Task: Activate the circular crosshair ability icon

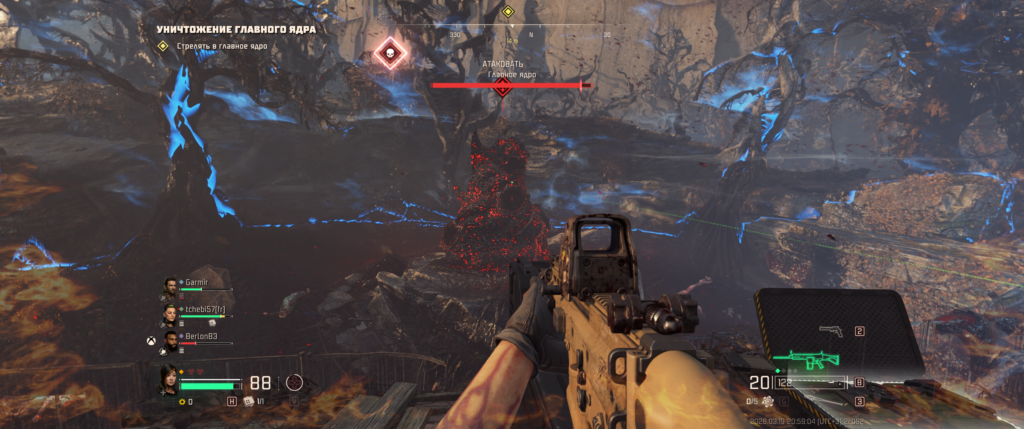Action: pyautogui.click(x=294, y=382)
